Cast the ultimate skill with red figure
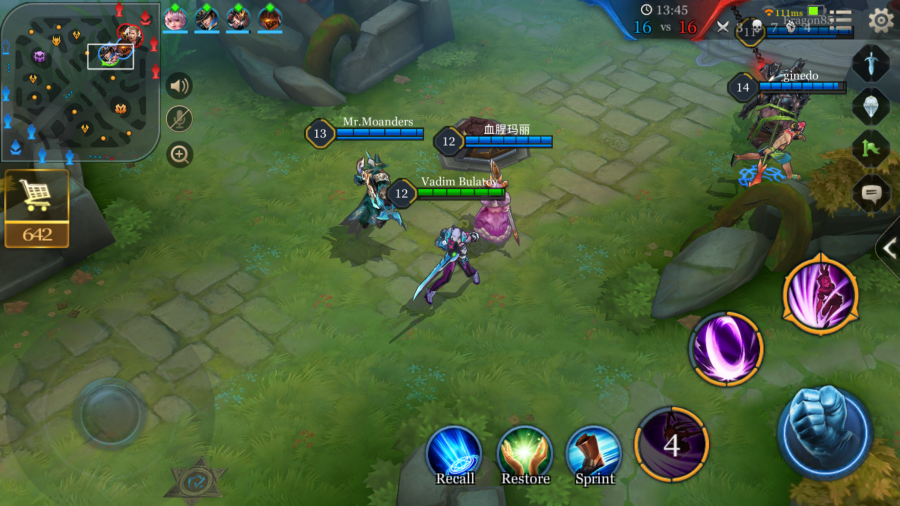Image resolution: width=900 pixels, height=506 pixels. (x=820, y=294)
